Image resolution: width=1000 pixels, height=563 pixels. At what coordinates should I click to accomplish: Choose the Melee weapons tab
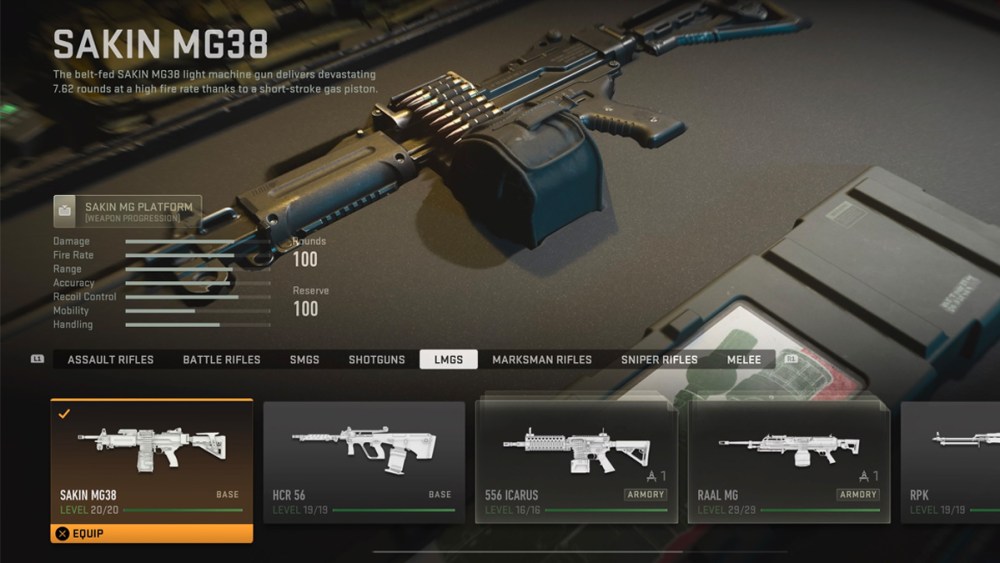pyautogui.click(x=744, y=360)
